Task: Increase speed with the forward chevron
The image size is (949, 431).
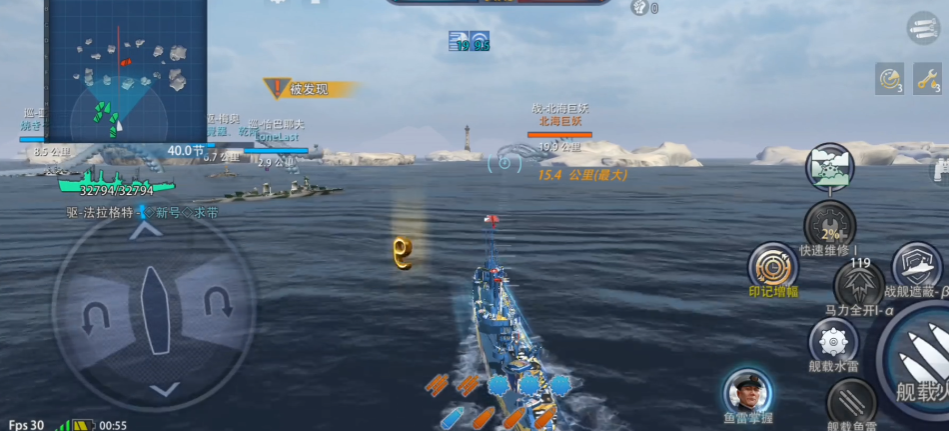Action: click(147, 231)
